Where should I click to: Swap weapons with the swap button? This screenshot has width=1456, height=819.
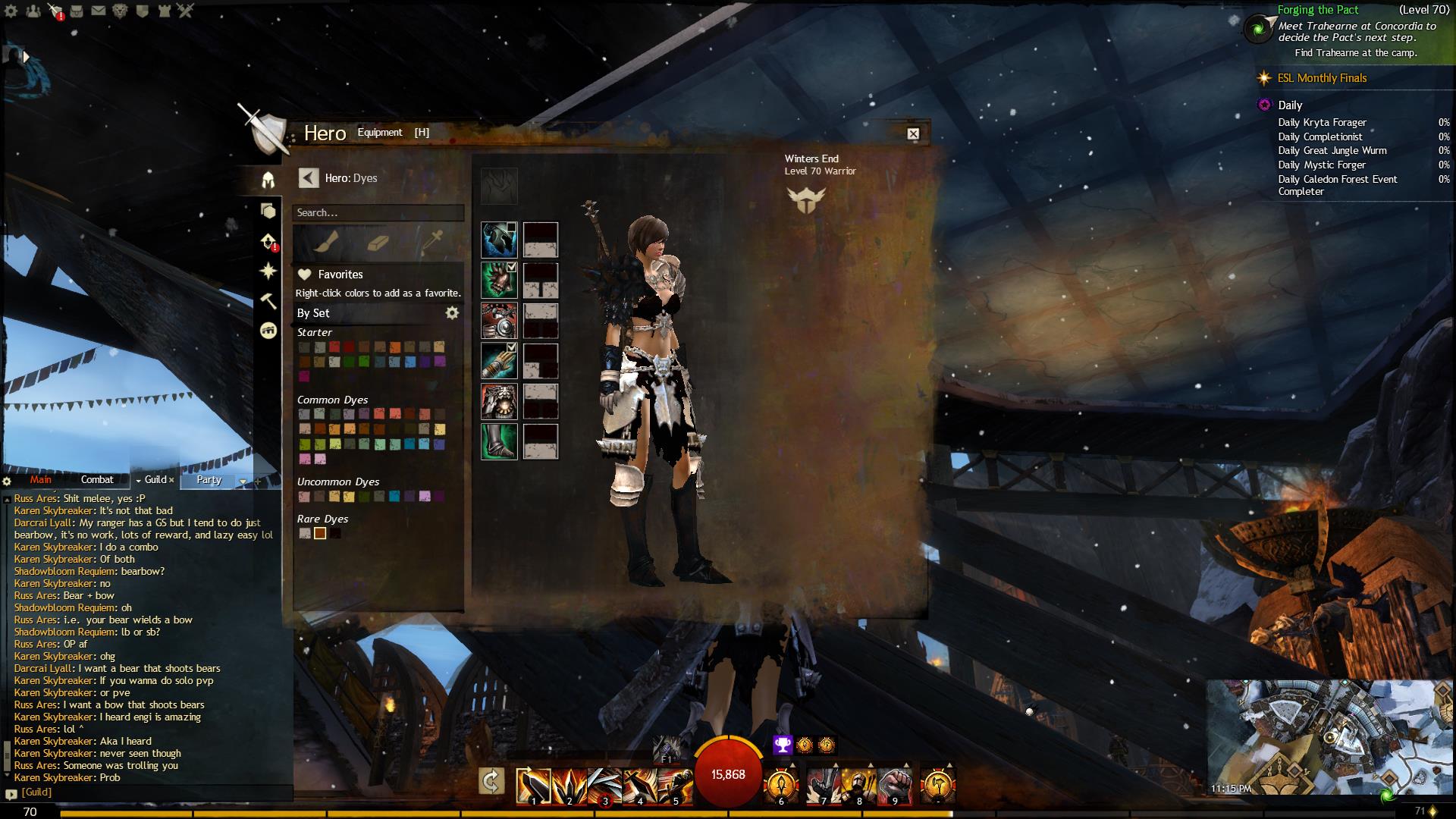[491, 781]
